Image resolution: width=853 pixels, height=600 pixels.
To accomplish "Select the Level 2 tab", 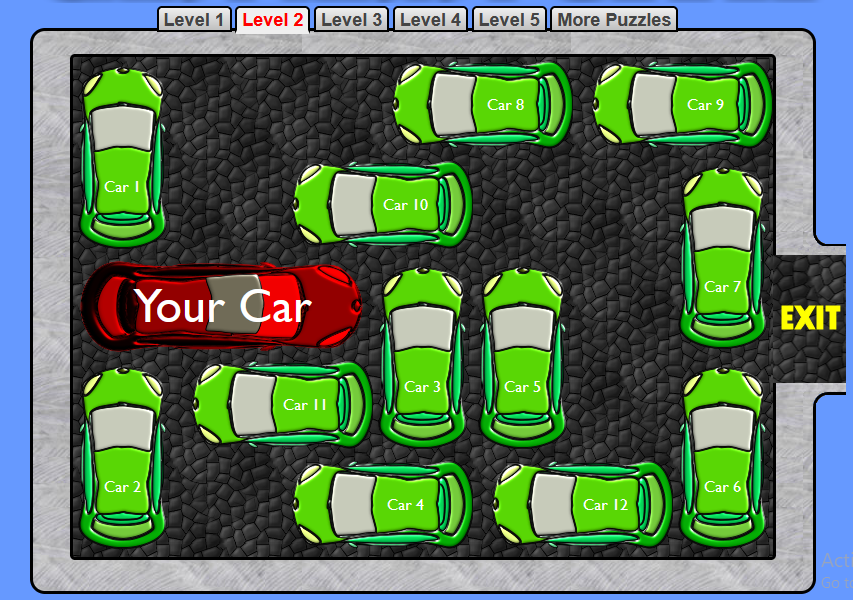I will (273, 20).
